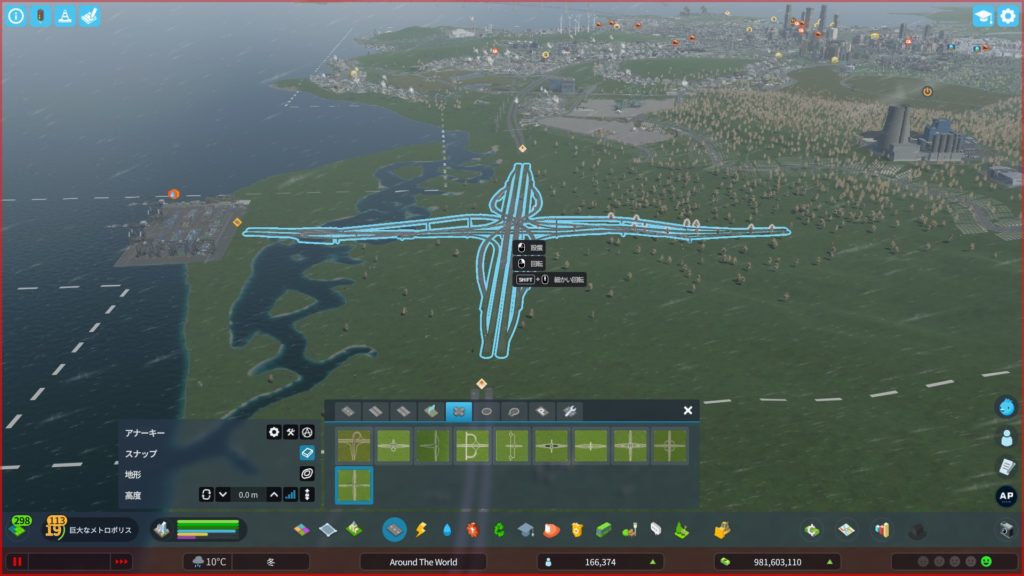Open the tutorials graduation cap button
Viewport: 1024px width, 576px height.
(x=982, y=16)
